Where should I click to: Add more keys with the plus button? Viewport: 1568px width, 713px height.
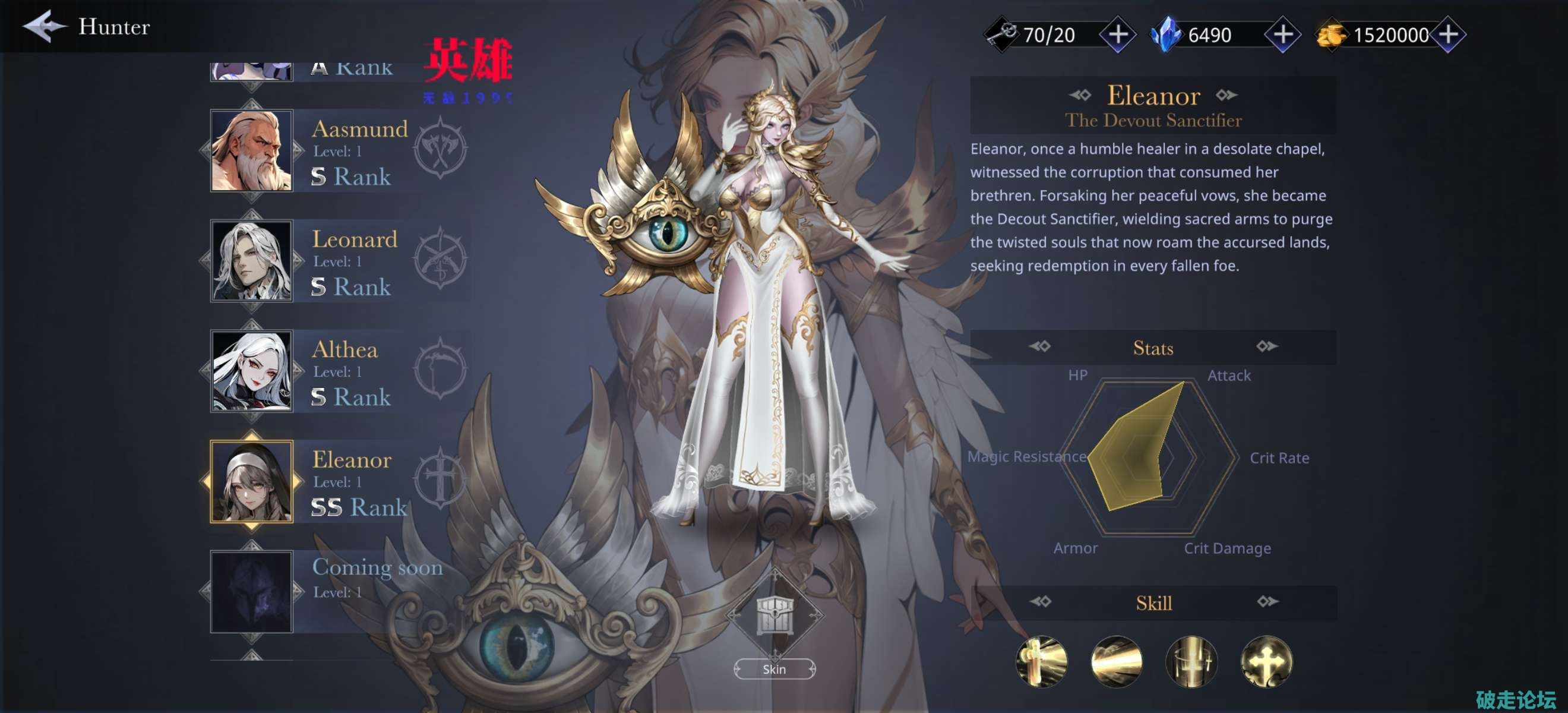point(1118,34)
